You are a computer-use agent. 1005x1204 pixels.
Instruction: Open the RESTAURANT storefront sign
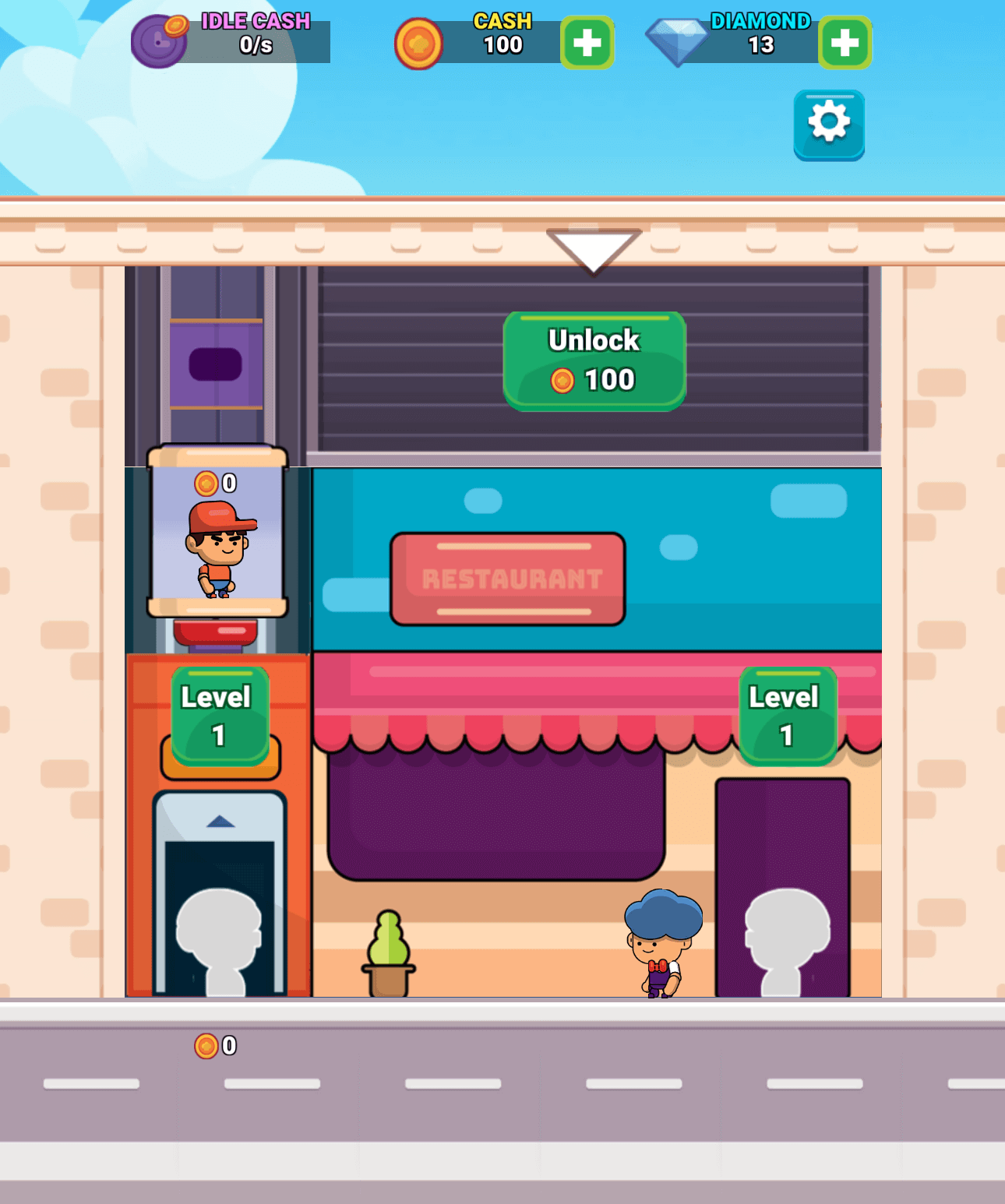[506, 576]
